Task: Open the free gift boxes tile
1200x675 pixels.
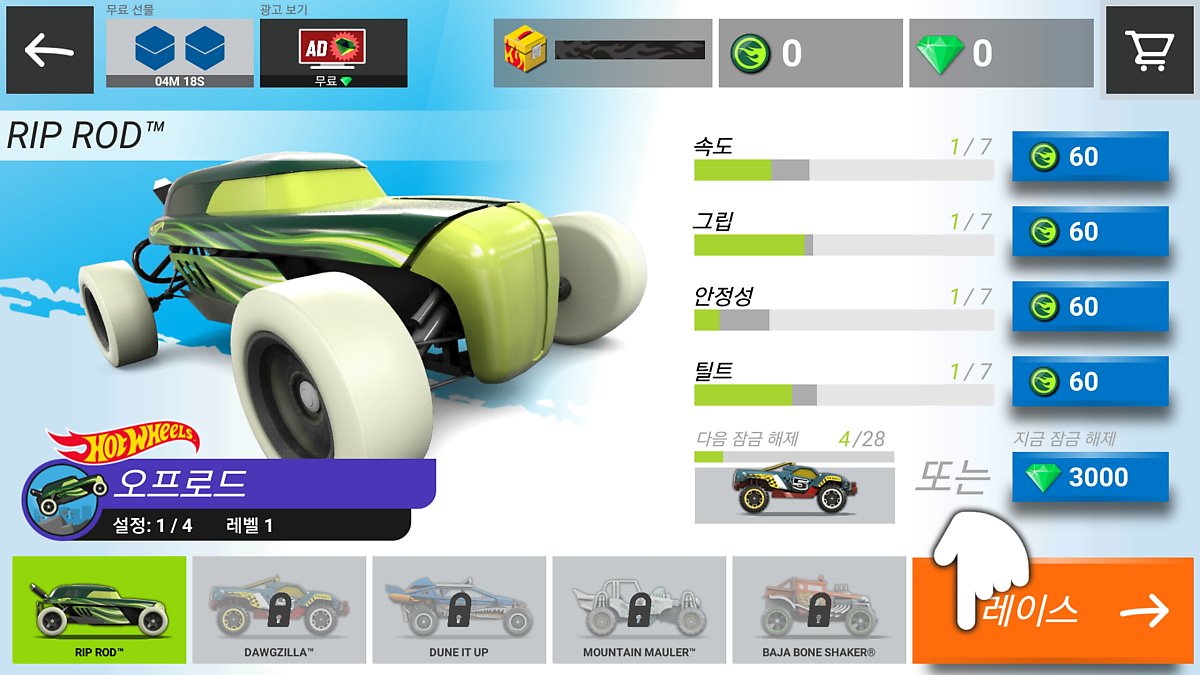Action: point(179,52)
